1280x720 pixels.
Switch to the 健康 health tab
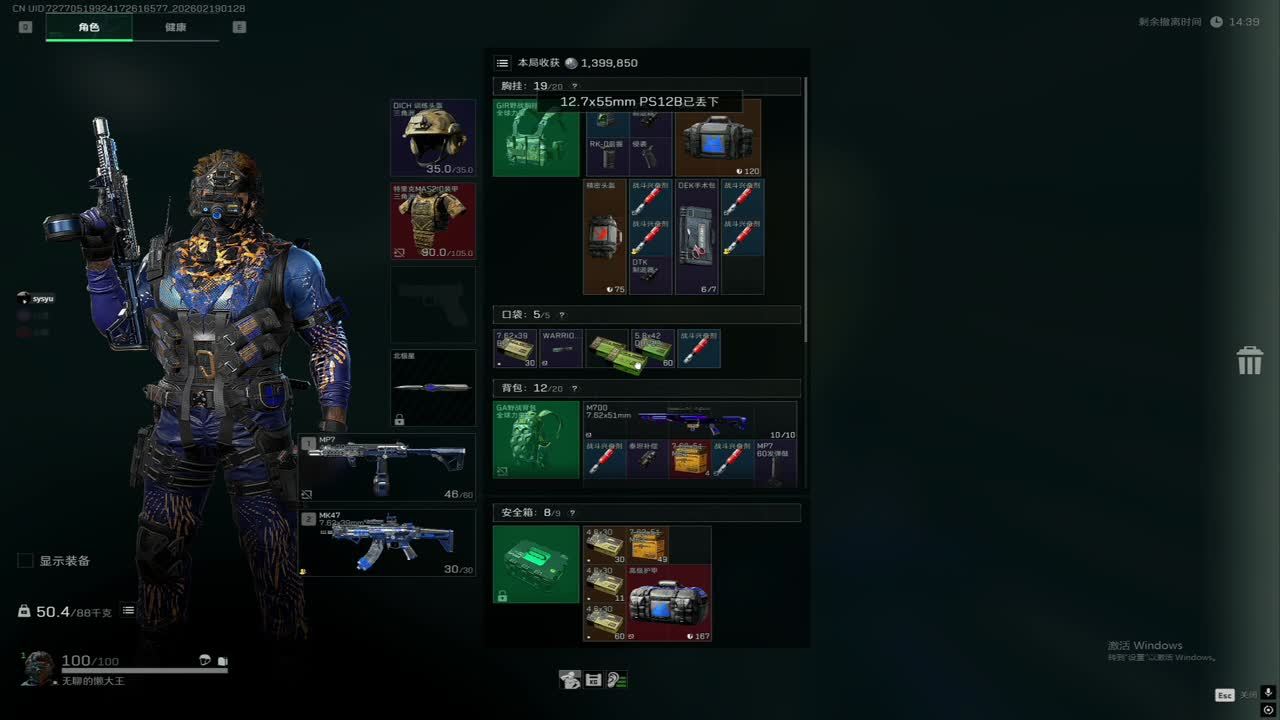pos(175,28)
